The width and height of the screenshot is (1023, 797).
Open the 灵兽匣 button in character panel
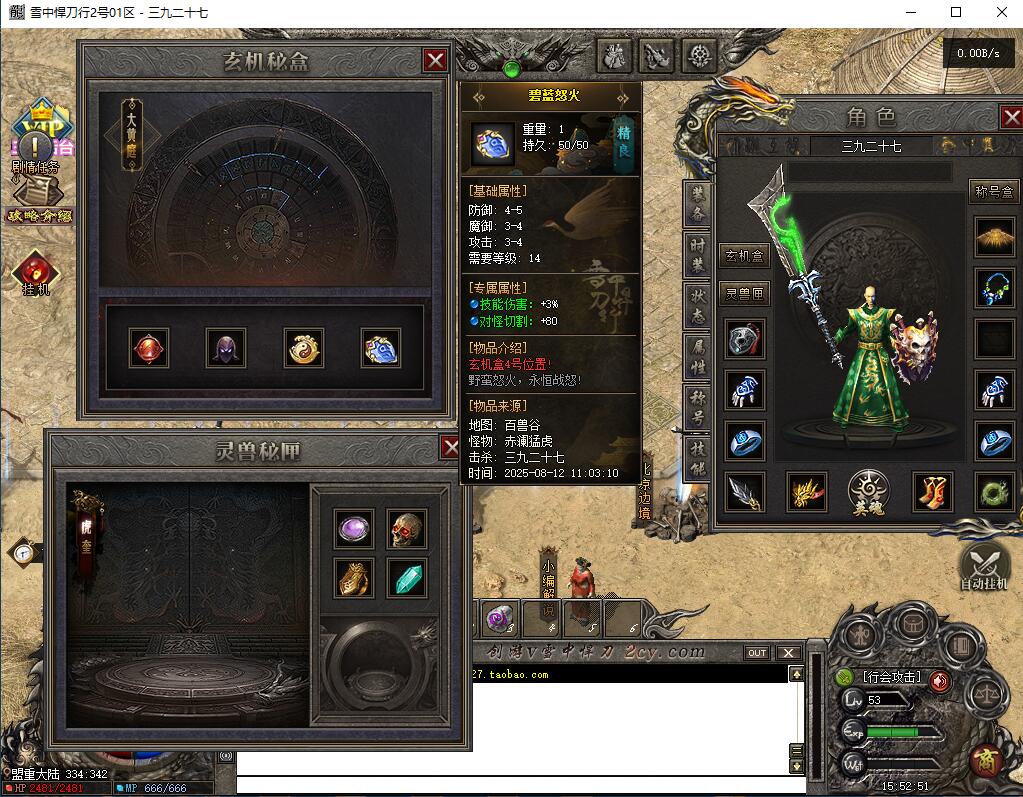click(x=744, y=293)
